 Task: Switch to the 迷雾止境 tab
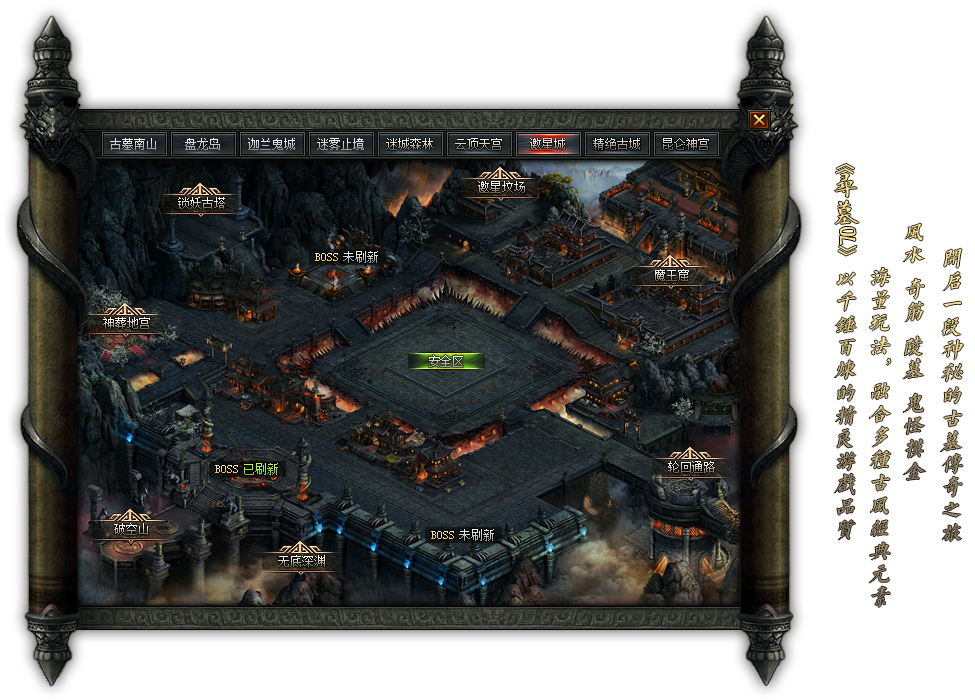pos(341,144)
